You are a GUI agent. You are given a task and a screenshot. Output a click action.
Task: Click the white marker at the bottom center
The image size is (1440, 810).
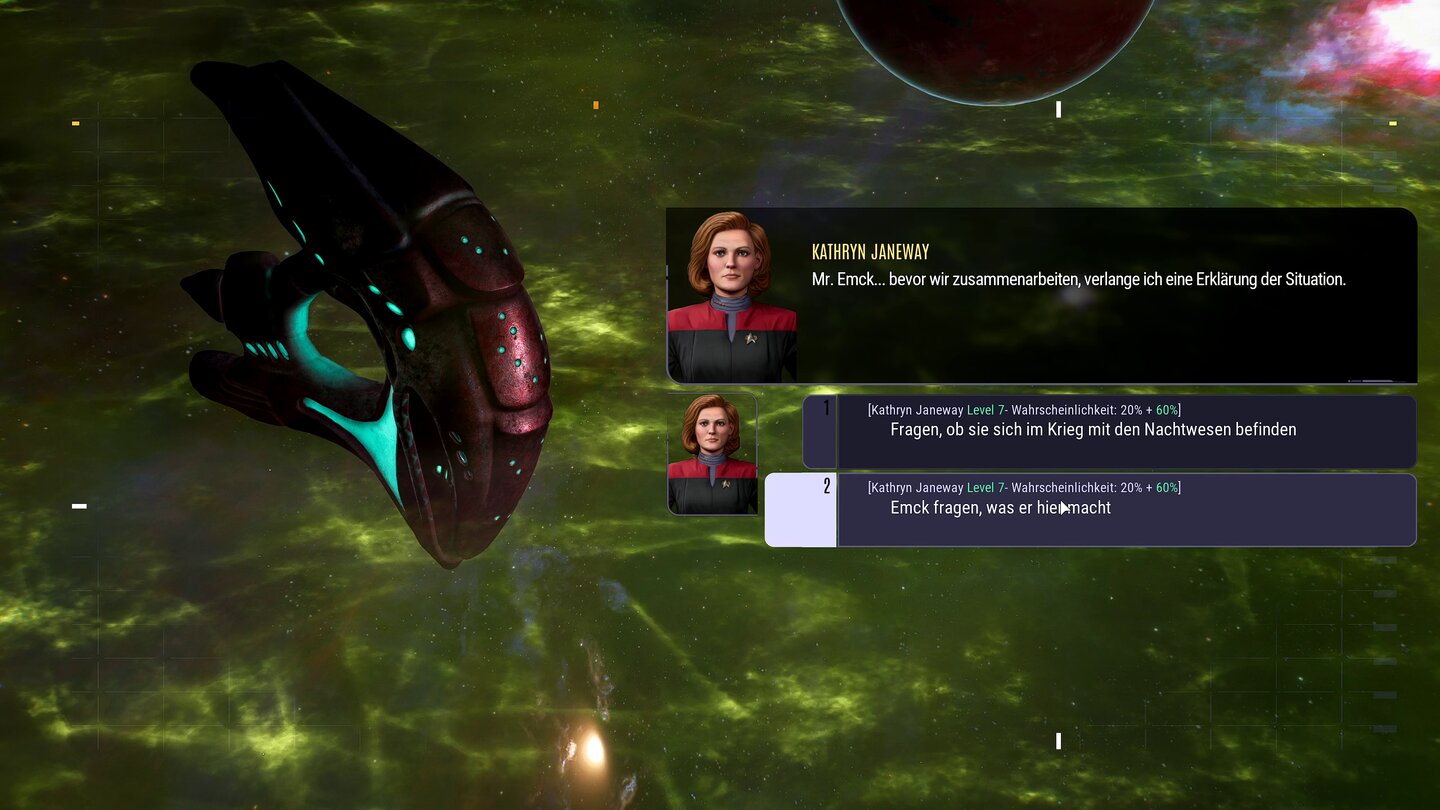click(1058, 741)
